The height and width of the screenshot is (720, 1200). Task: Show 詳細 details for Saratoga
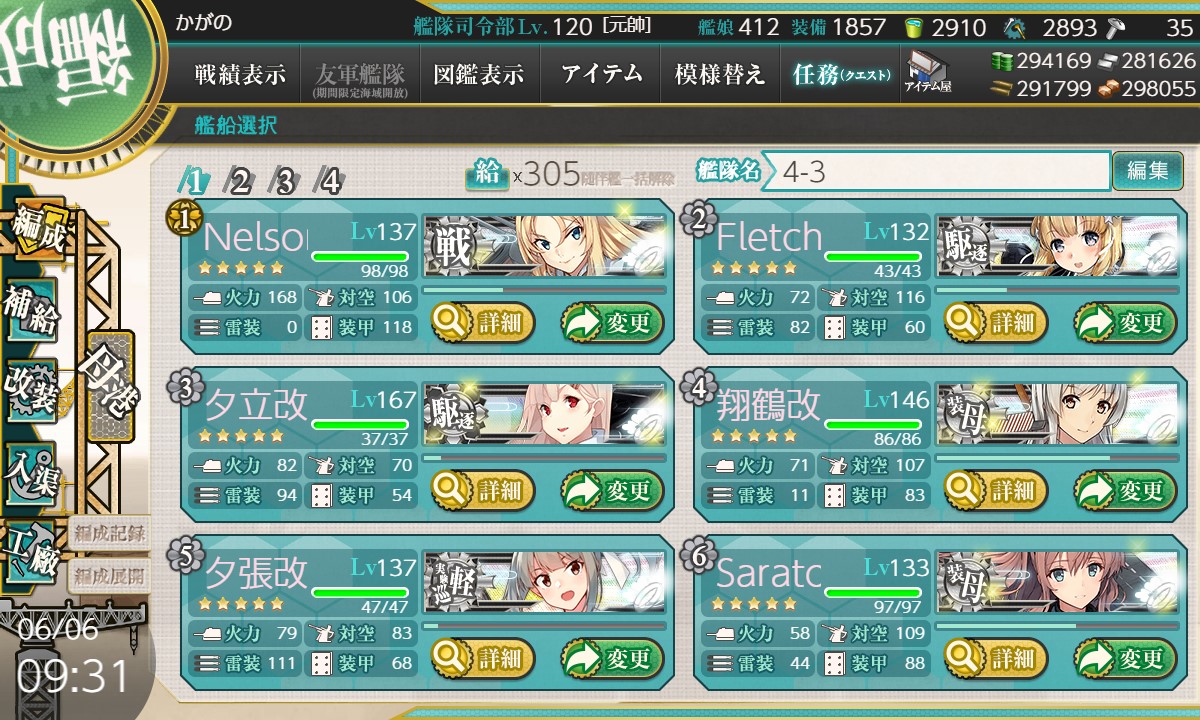995,659
